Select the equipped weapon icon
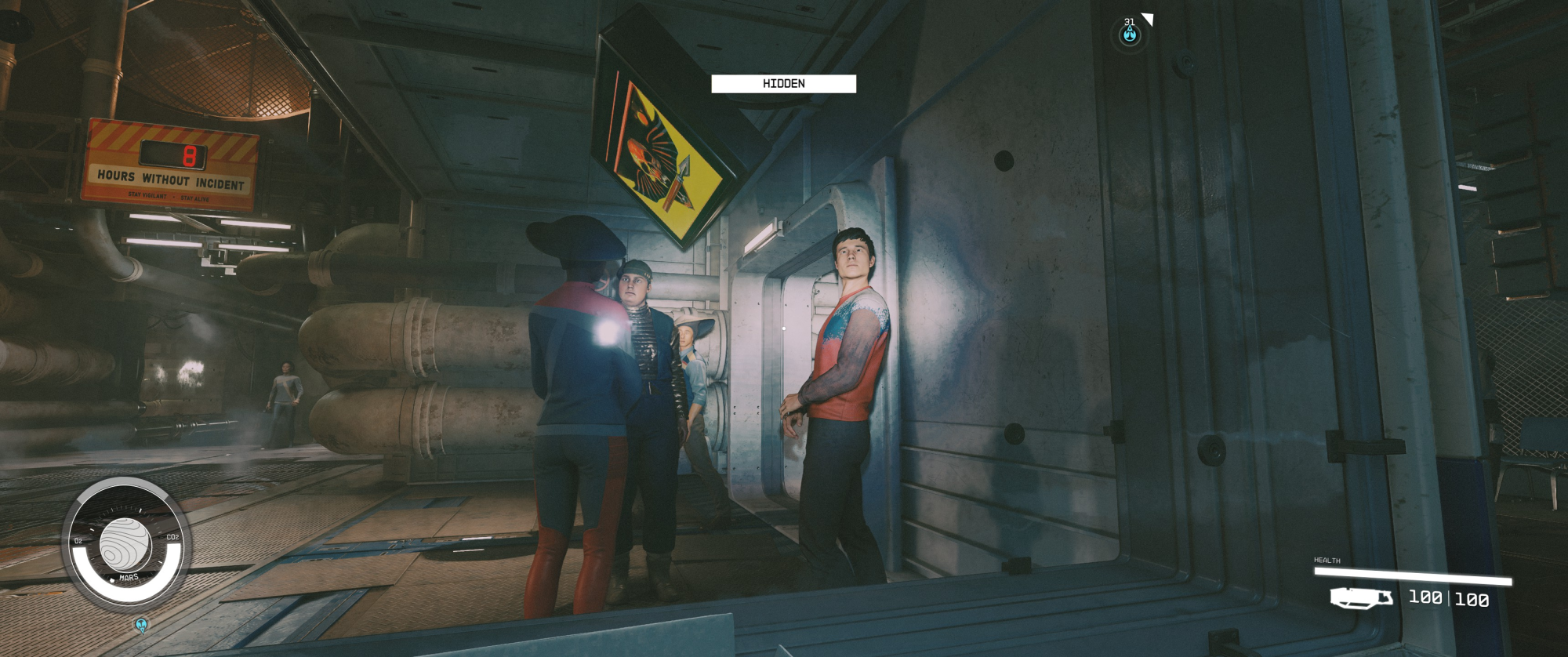 click(x=1361, y=598)
